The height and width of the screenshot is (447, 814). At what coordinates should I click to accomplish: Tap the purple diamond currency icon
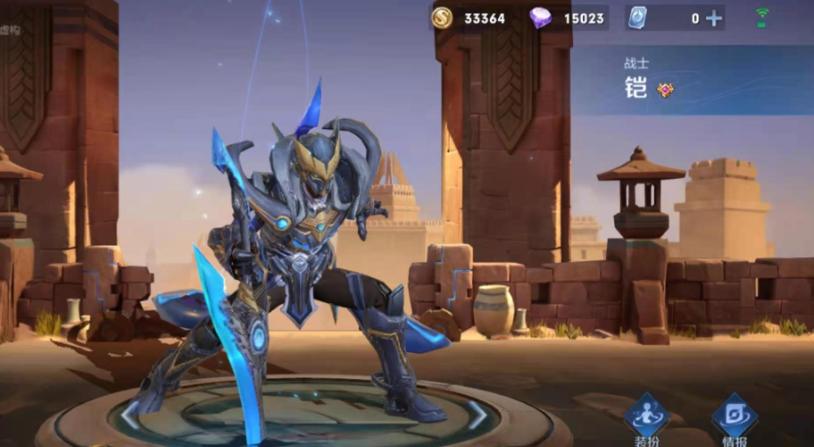[x=541, y=18]
